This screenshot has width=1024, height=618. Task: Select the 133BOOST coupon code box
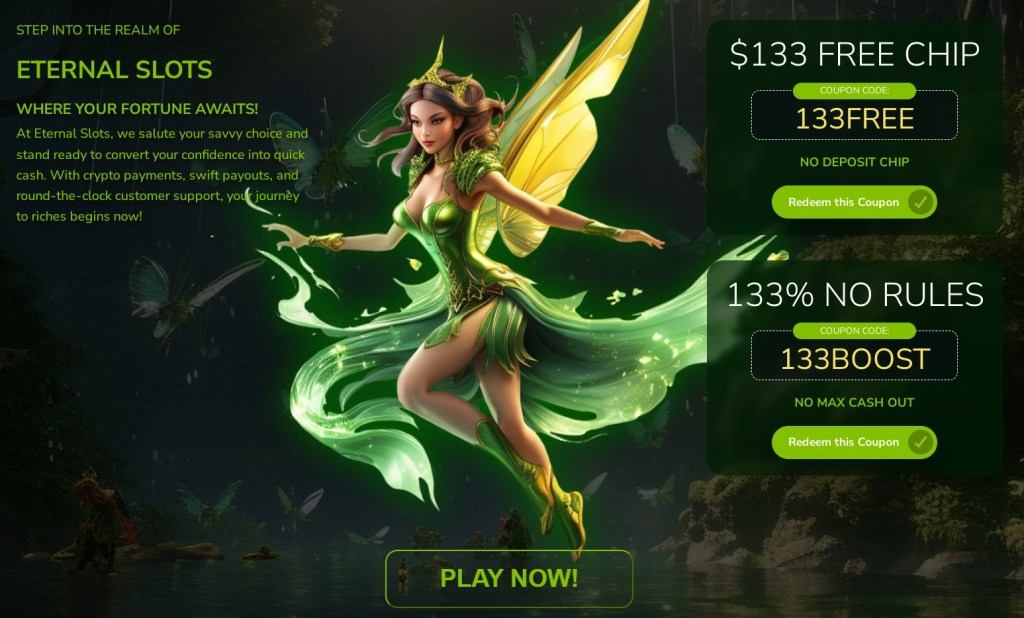pos(854,359)
